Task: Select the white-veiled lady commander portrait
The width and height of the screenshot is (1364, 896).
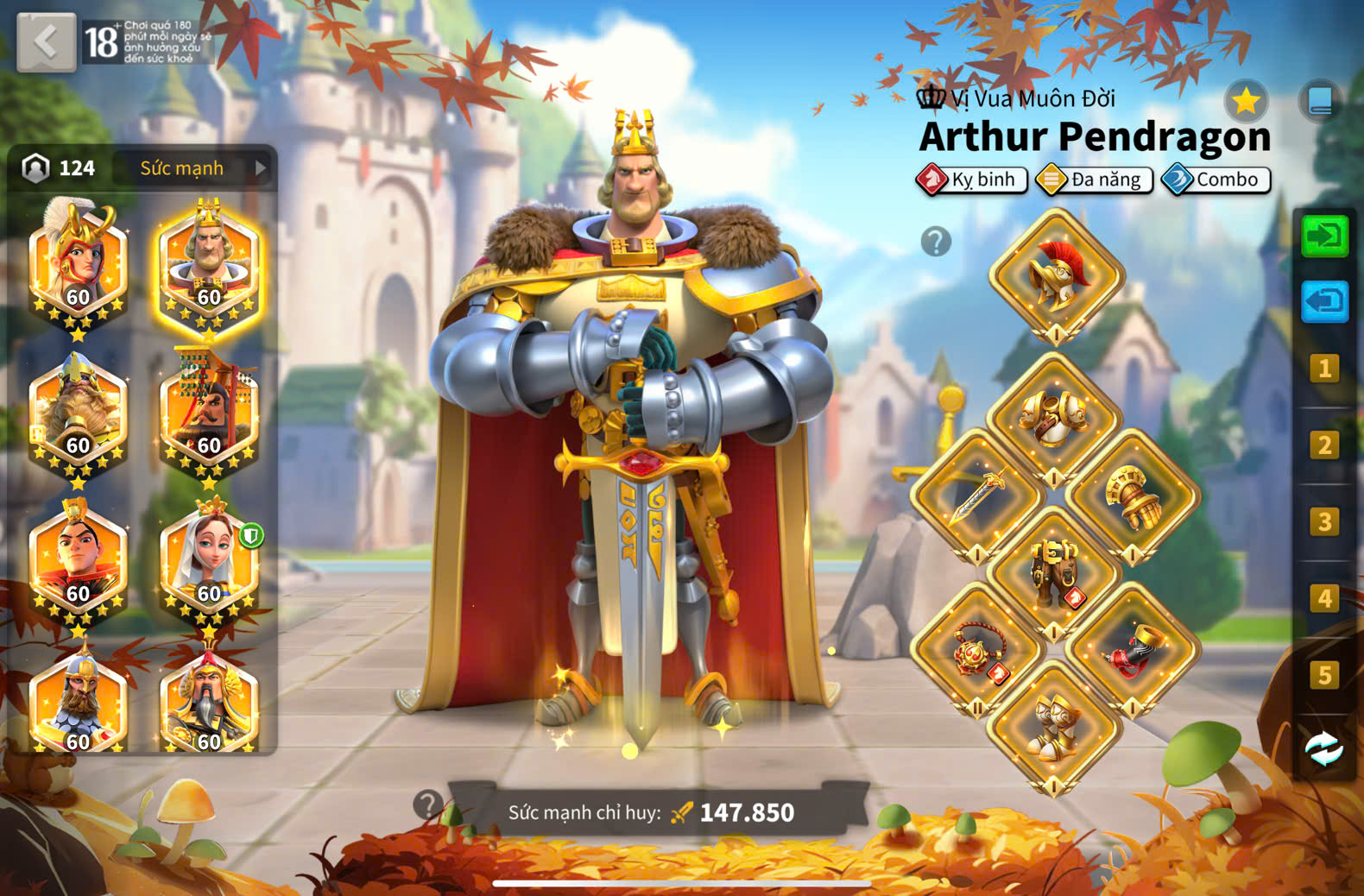Action: point(209,561)
